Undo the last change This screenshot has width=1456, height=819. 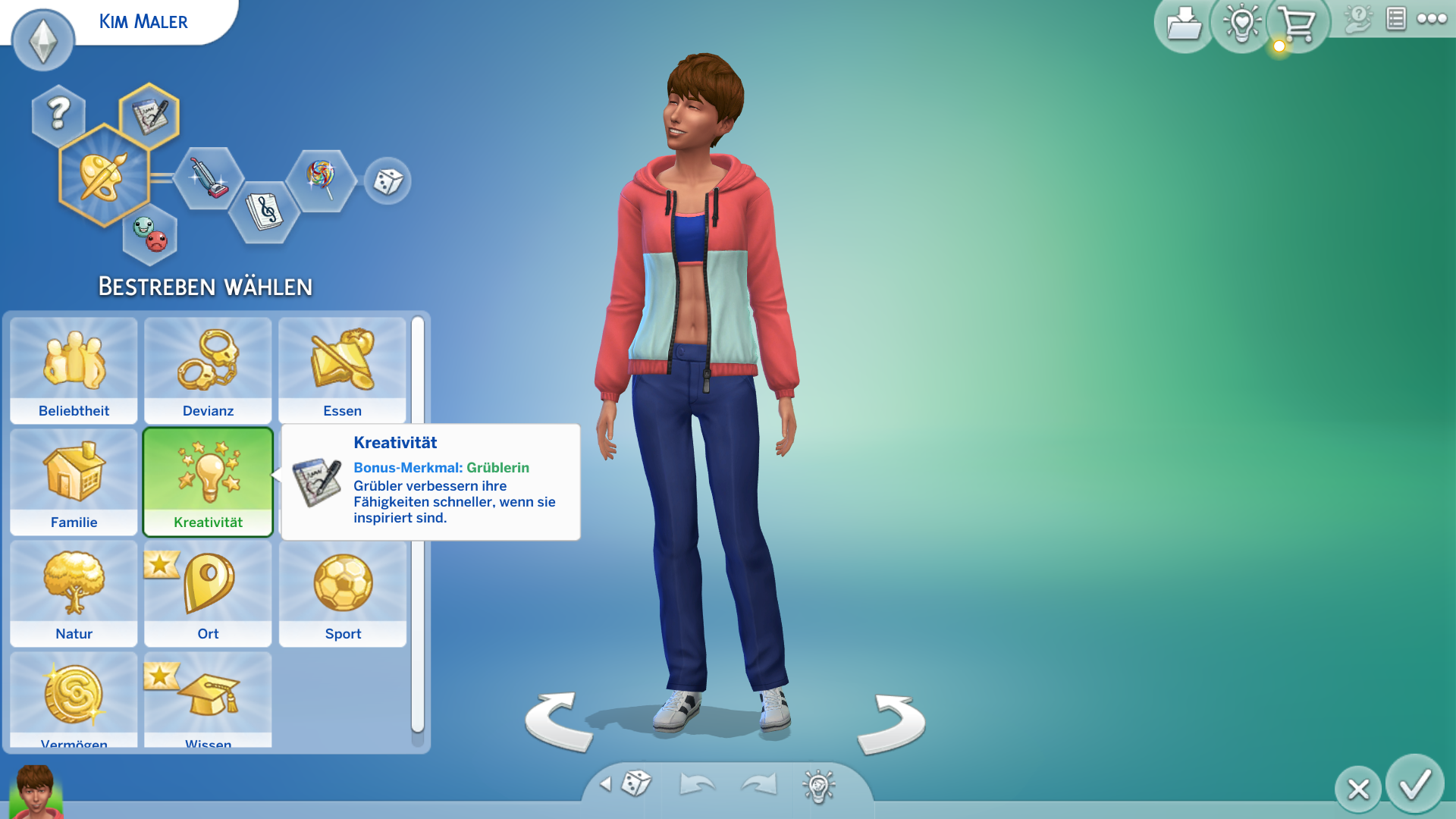698,785
